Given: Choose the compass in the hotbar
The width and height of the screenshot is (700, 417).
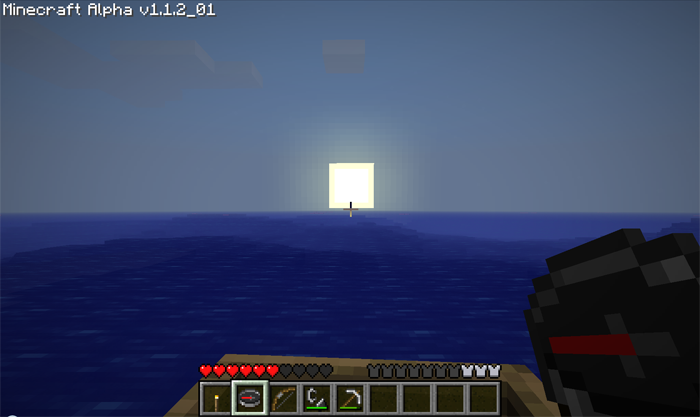Looking at the screenshot, I should click(x=249, y=399).
